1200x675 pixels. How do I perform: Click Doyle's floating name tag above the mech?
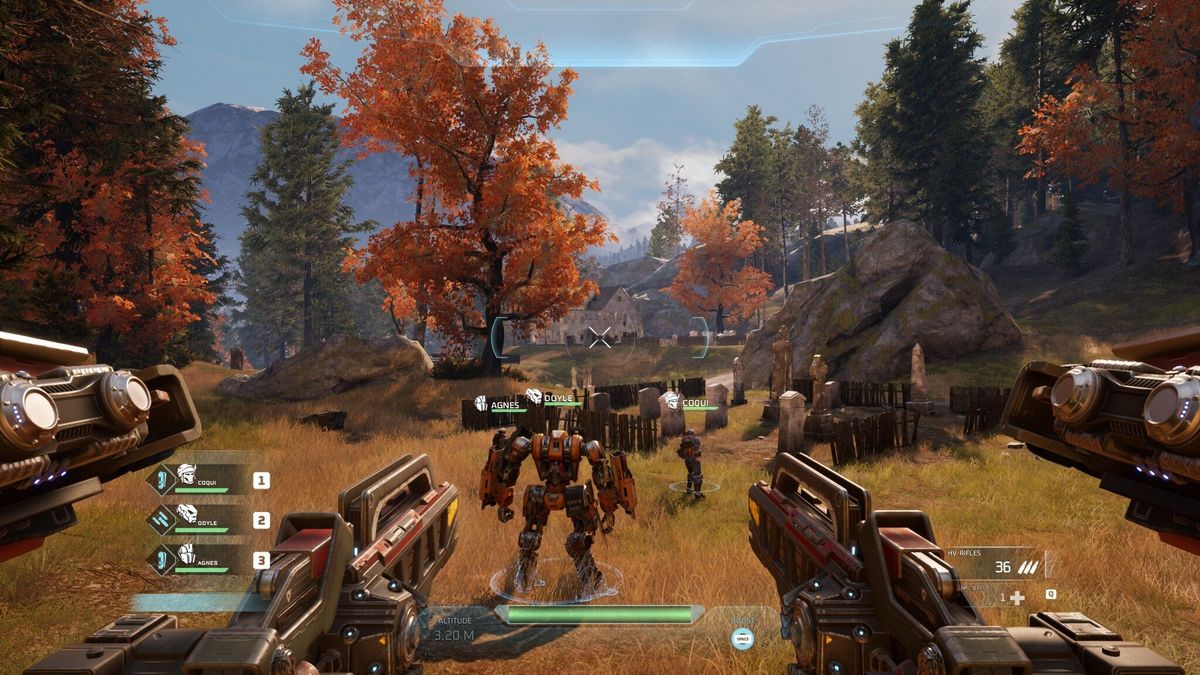(x=551, y=398)
